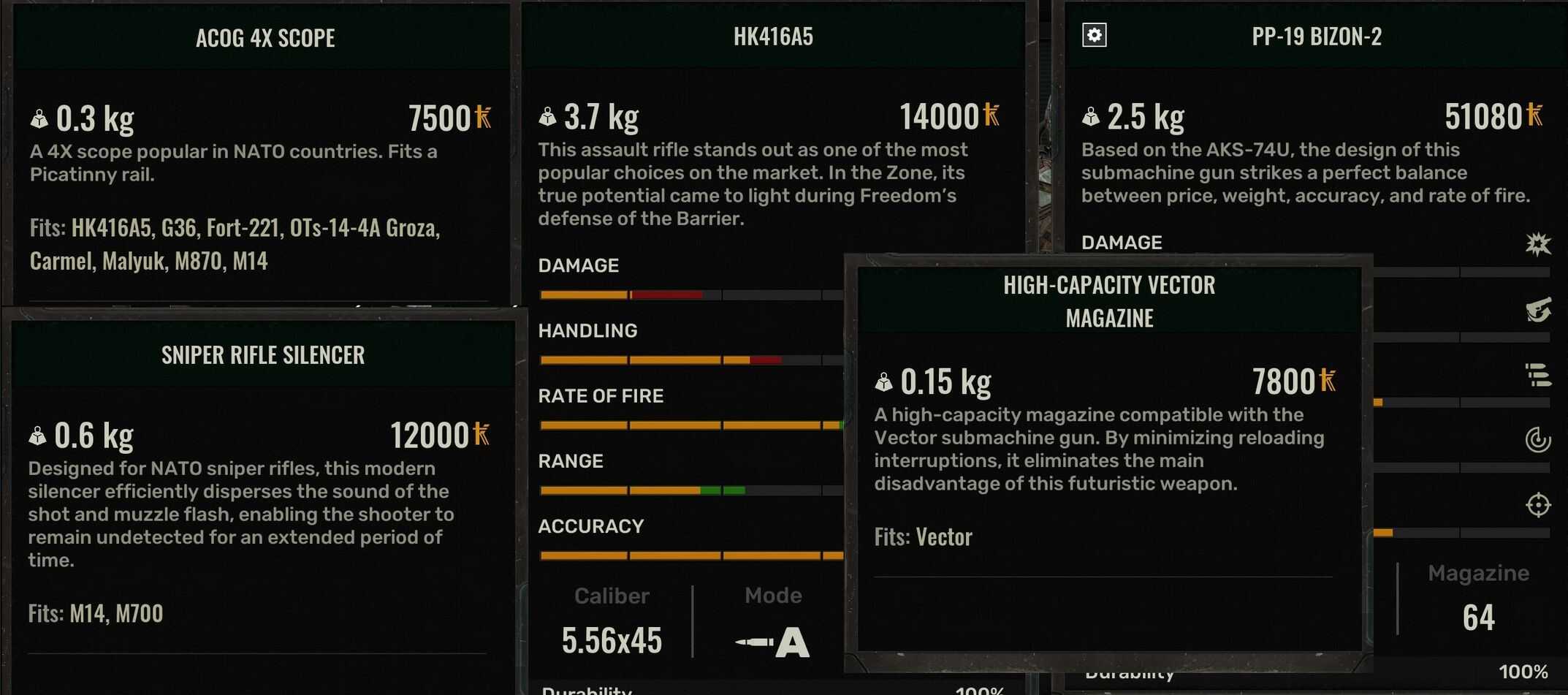Click the rate of fire bullets icon
Viewport: 1568px width, 695px height.
pyautogui.click(x=1541, y=375)
